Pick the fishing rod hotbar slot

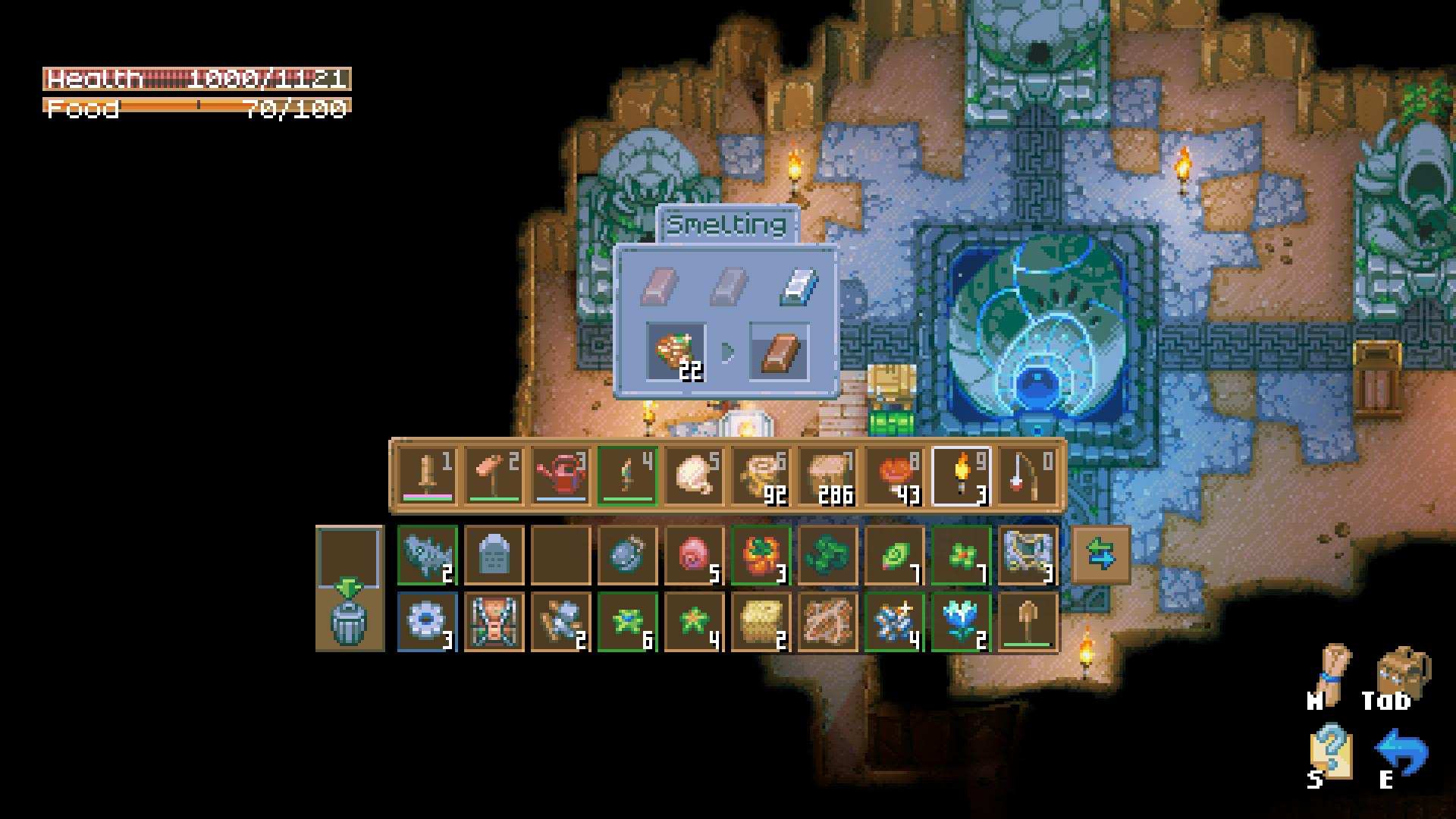pyautogui.click(x=1028, y=475)
